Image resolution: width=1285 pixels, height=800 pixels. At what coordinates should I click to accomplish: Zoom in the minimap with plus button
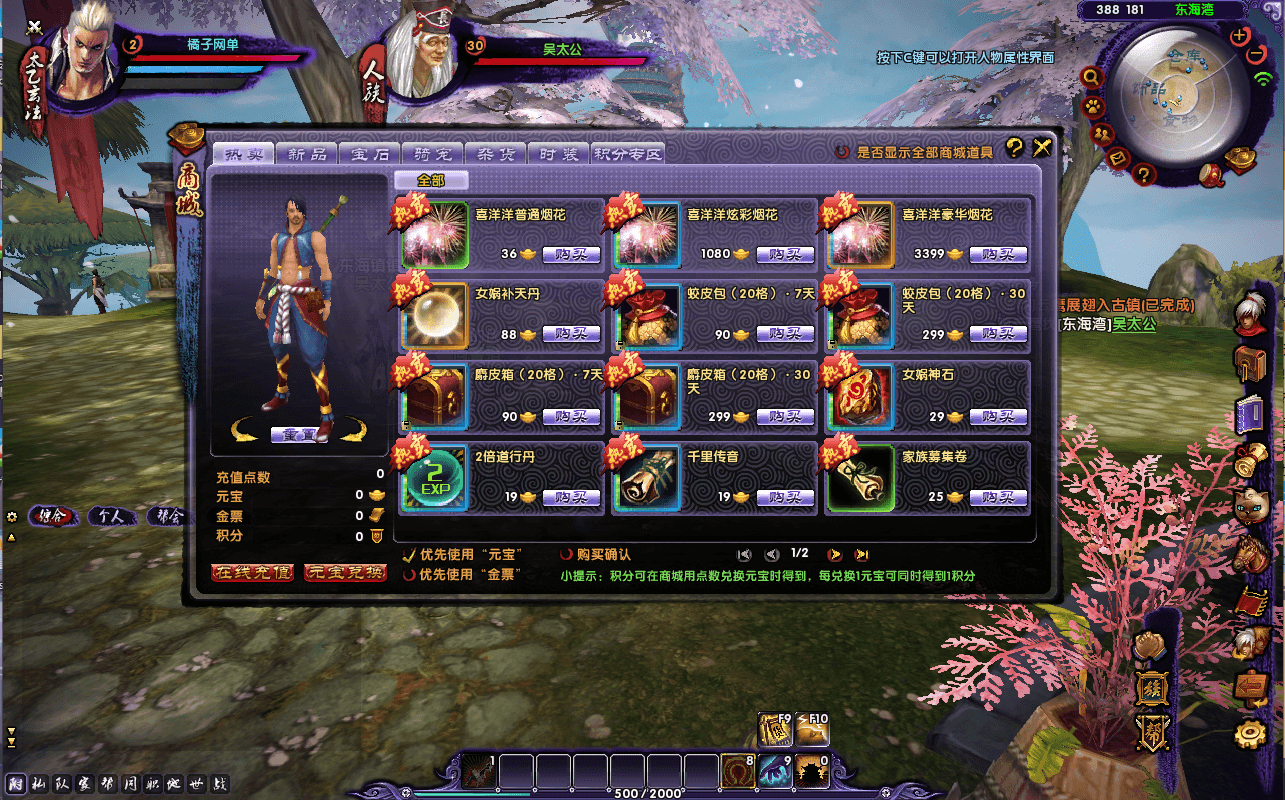pos(1240,36)
